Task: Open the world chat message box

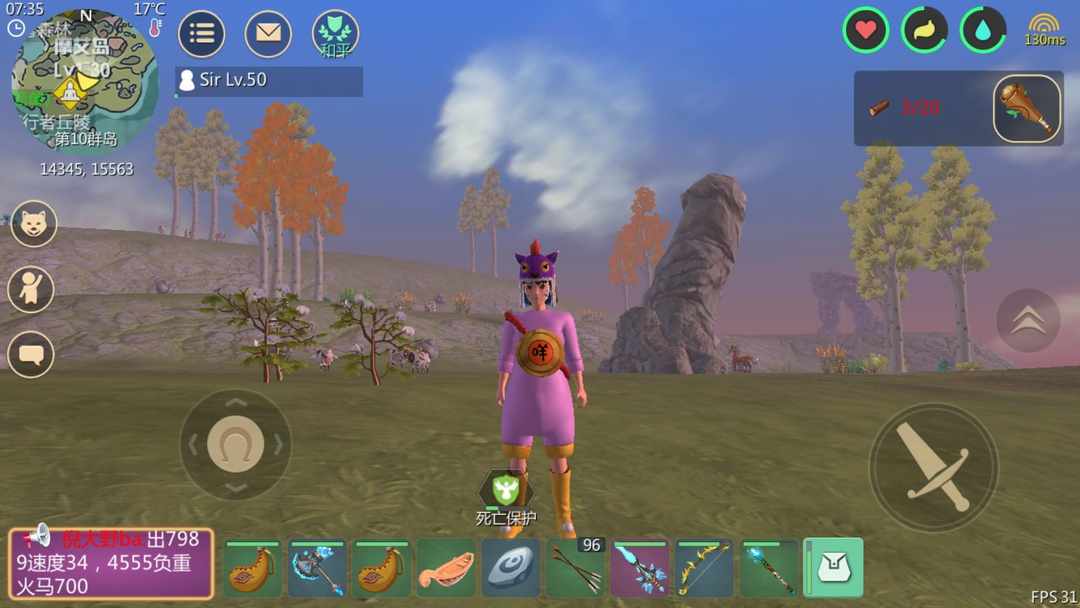Action: coord(111,563)
